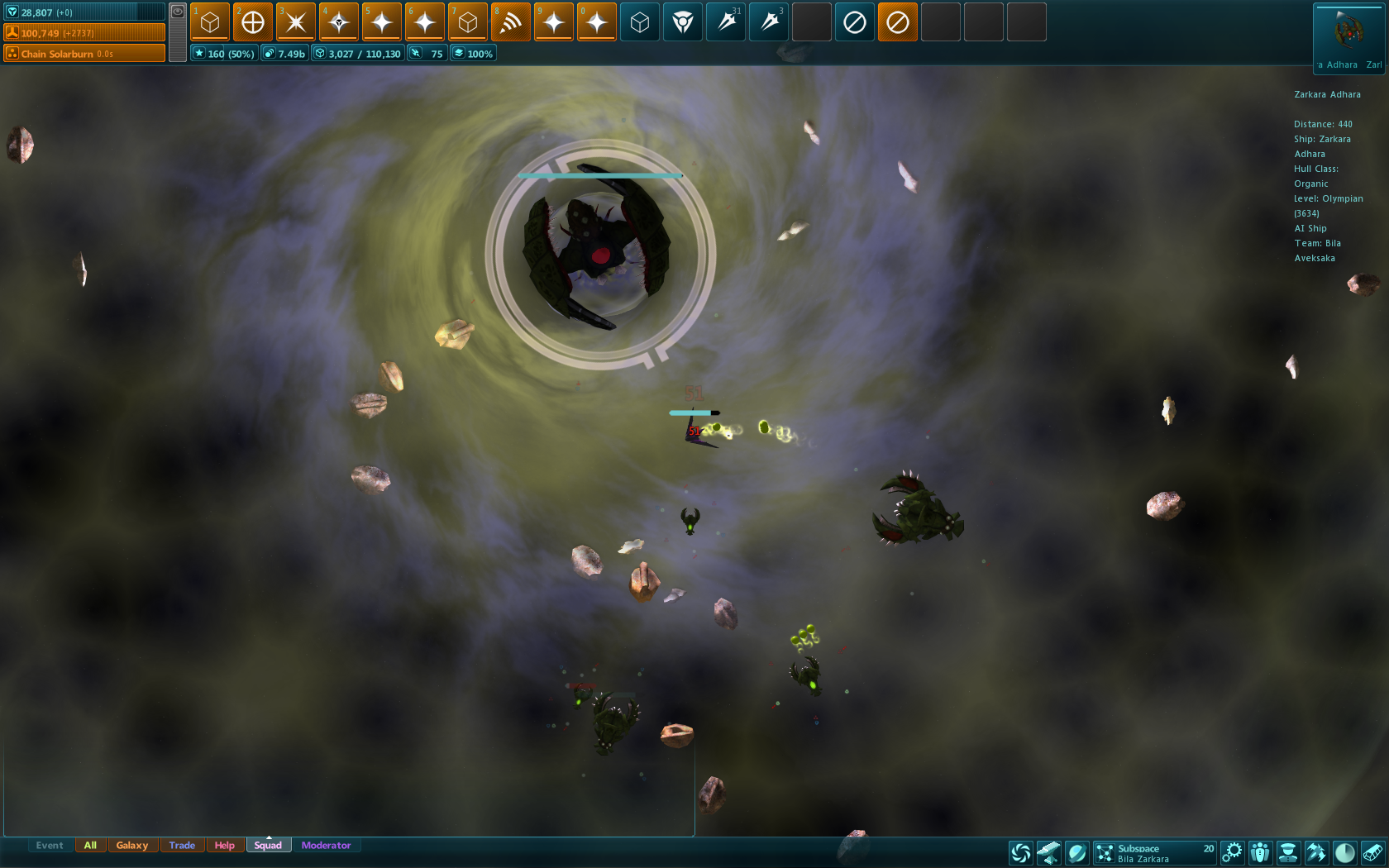Select the tri-shield emblem hotbar icon
The height and width of the screenshot is (868, 1389).
point(683,22)
